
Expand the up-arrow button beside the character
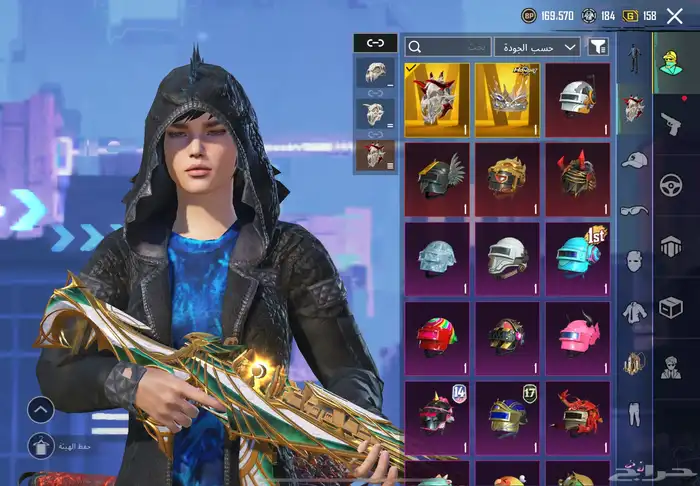click(x=40, y=409)
